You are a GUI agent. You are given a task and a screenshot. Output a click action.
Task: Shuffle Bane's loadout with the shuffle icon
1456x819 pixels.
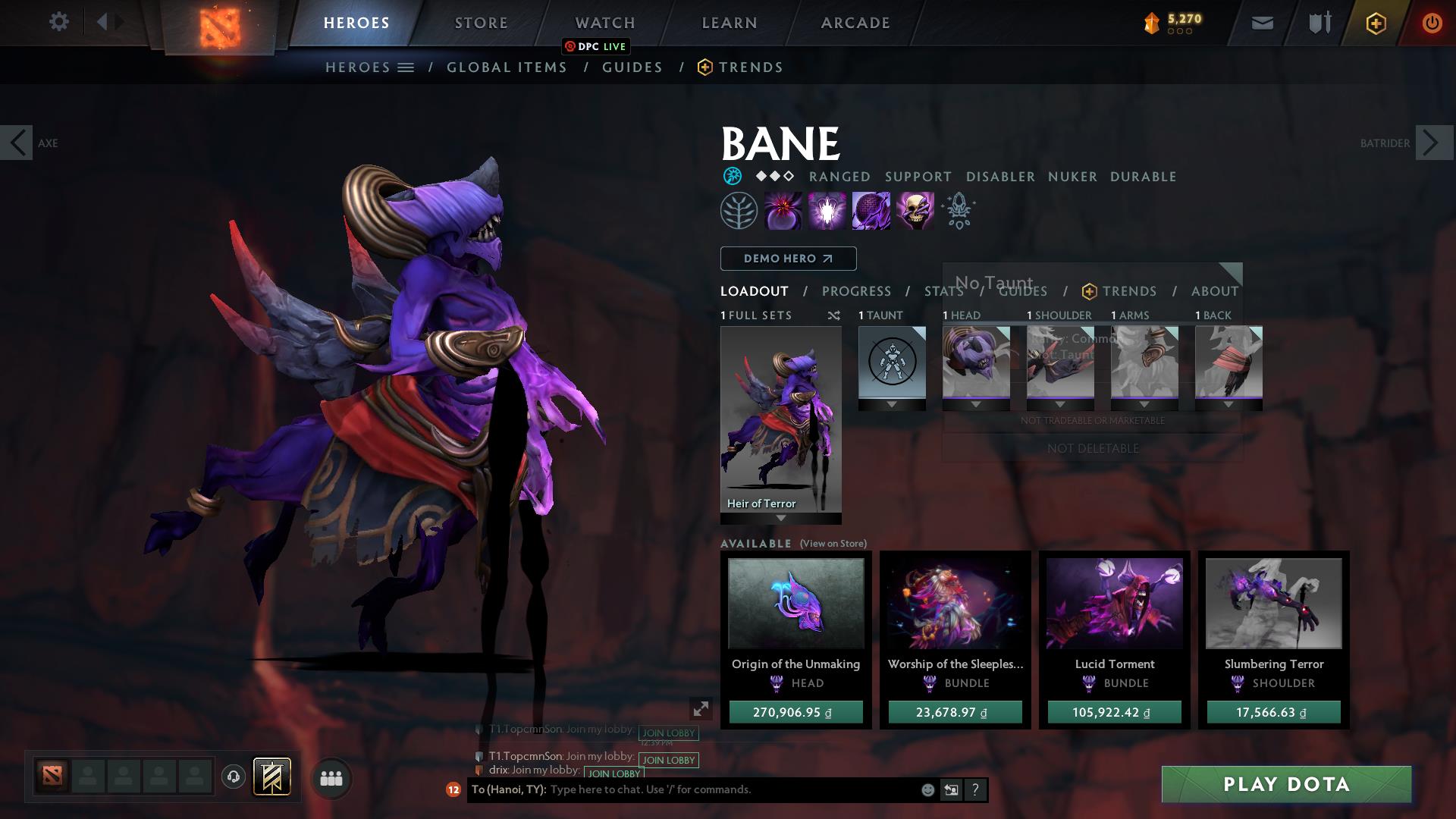coord(834,316)
